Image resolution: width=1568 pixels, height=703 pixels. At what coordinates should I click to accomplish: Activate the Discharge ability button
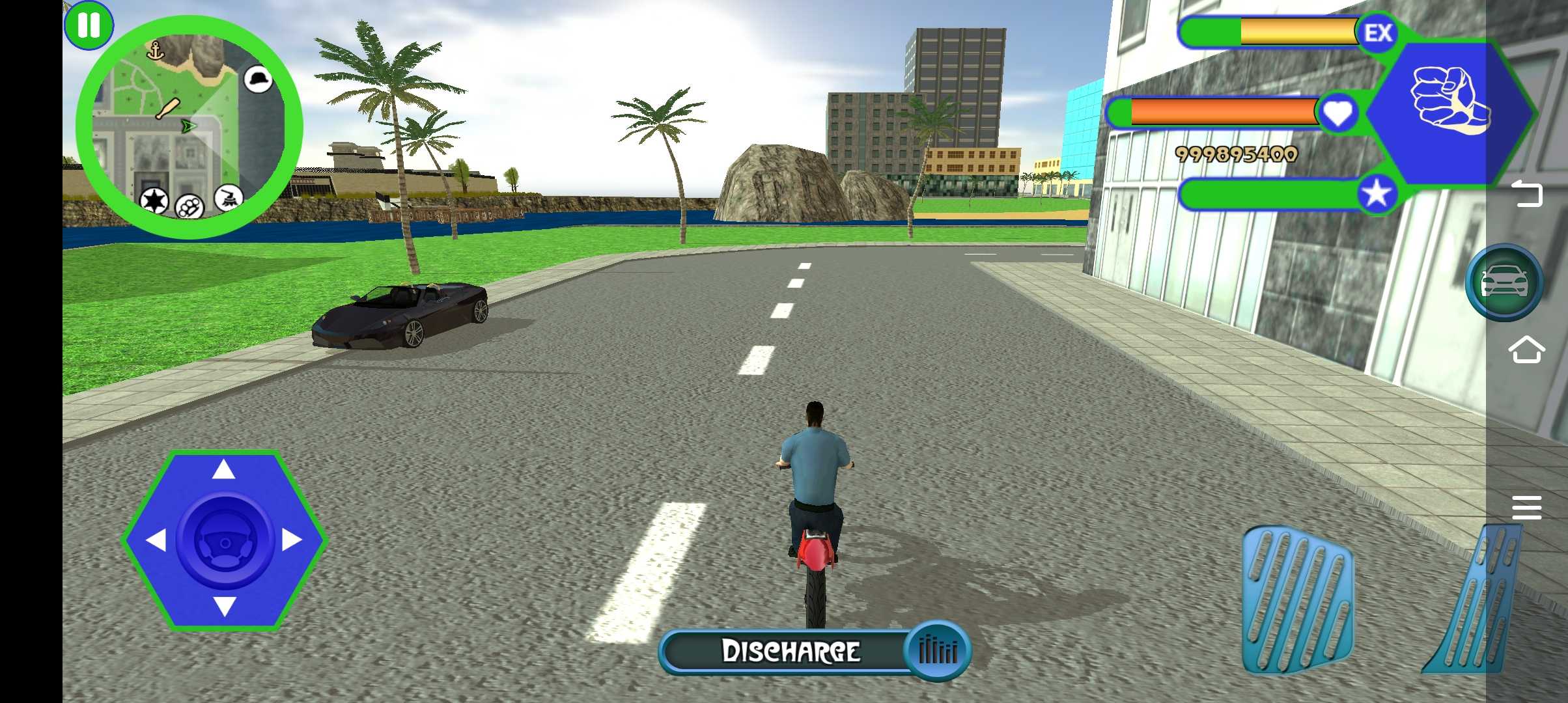tap(815, 651)
